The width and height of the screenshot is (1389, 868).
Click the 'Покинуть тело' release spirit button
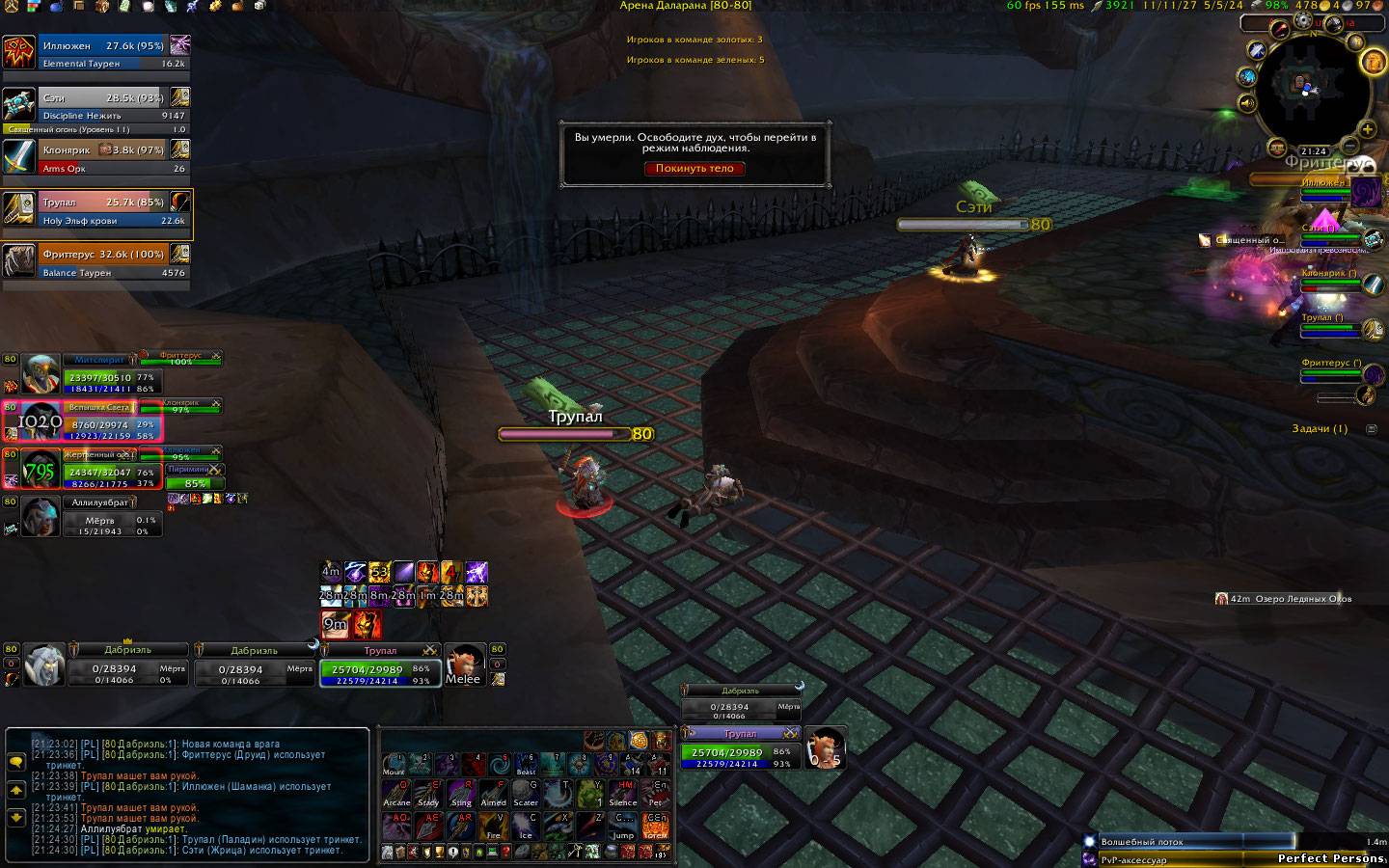click(x=694, y=168)
